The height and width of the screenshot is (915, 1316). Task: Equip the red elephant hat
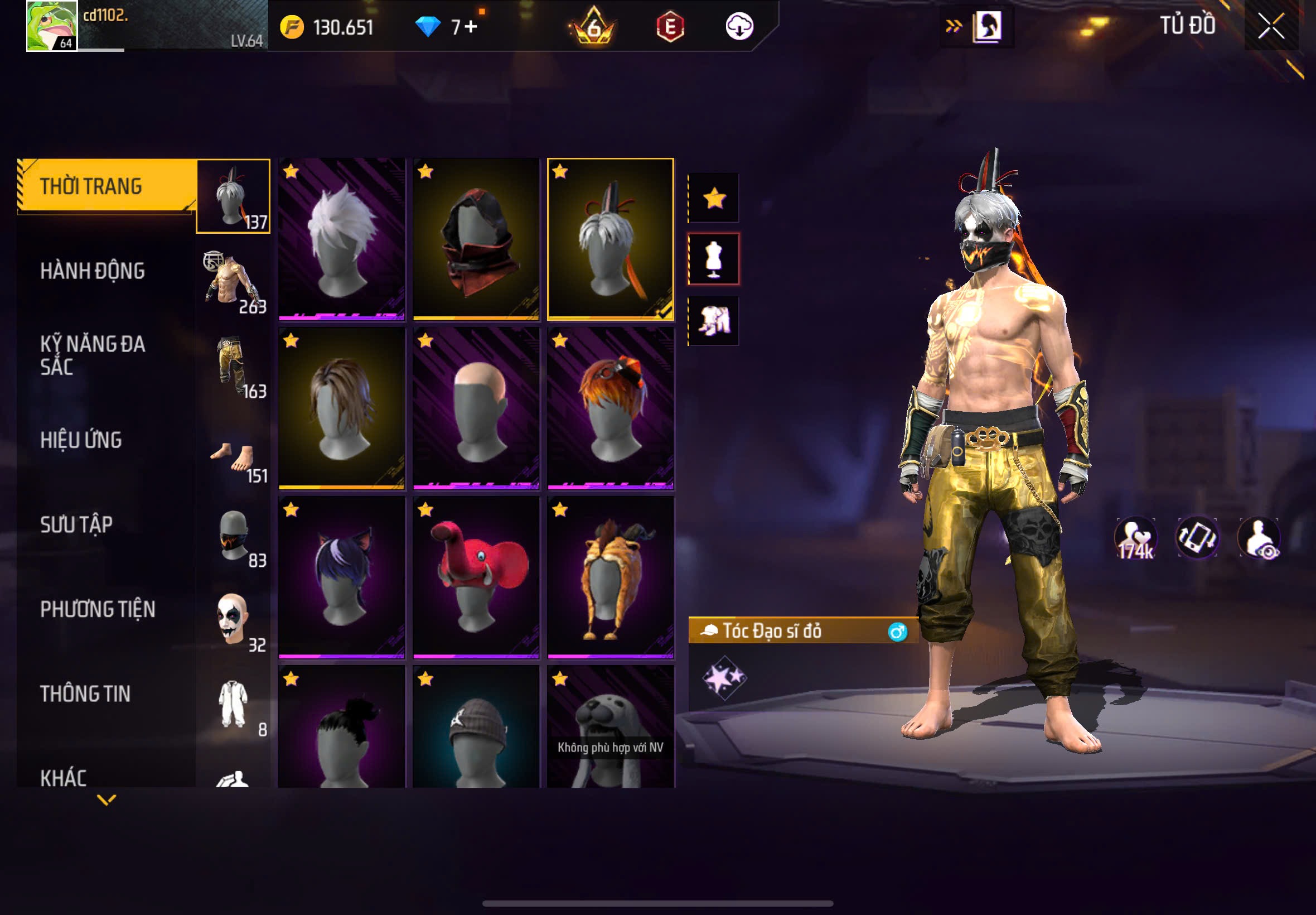[x=476, y=577]
